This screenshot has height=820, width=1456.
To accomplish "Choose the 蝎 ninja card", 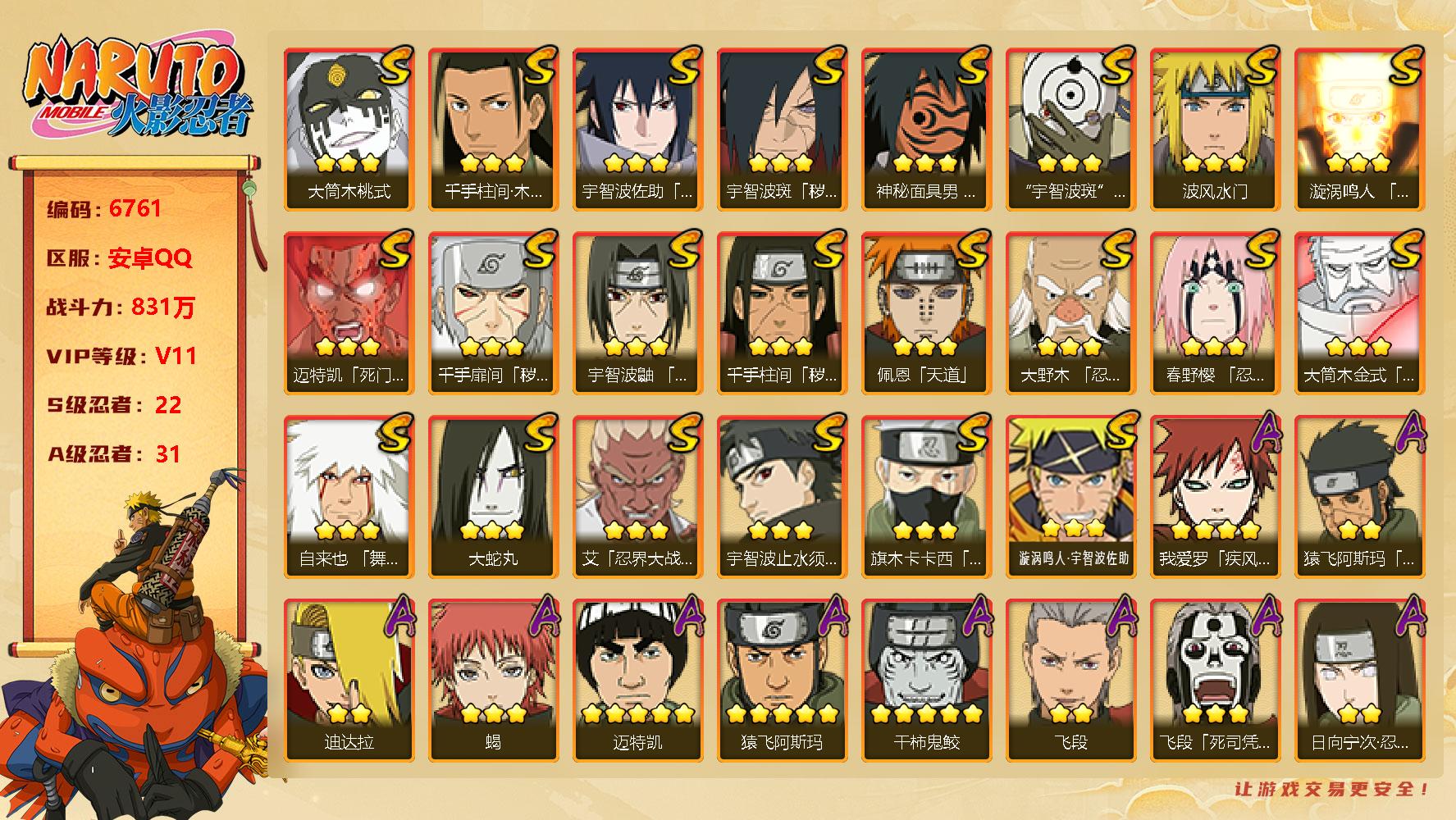I will click(493, 680).
